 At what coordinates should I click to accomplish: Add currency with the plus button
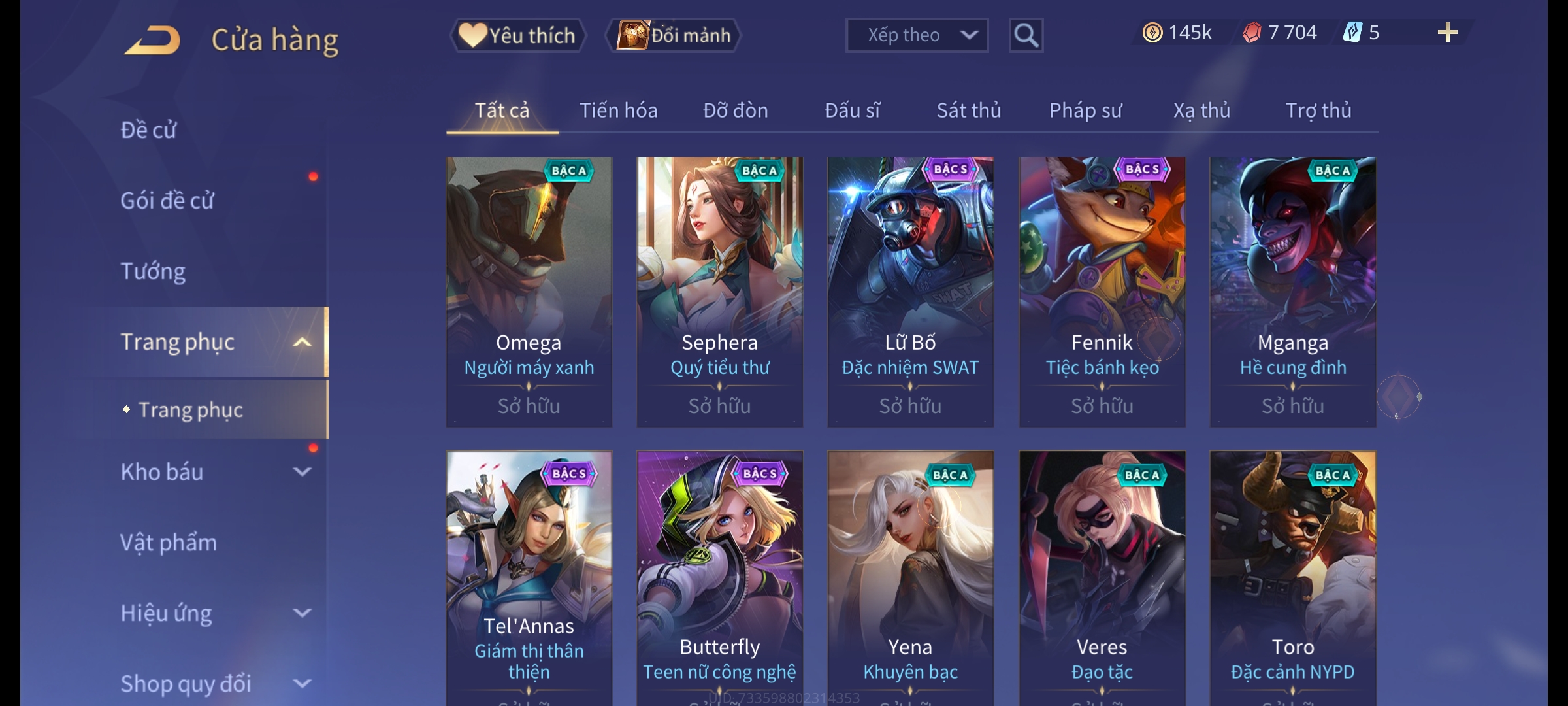coord(1447,33)
